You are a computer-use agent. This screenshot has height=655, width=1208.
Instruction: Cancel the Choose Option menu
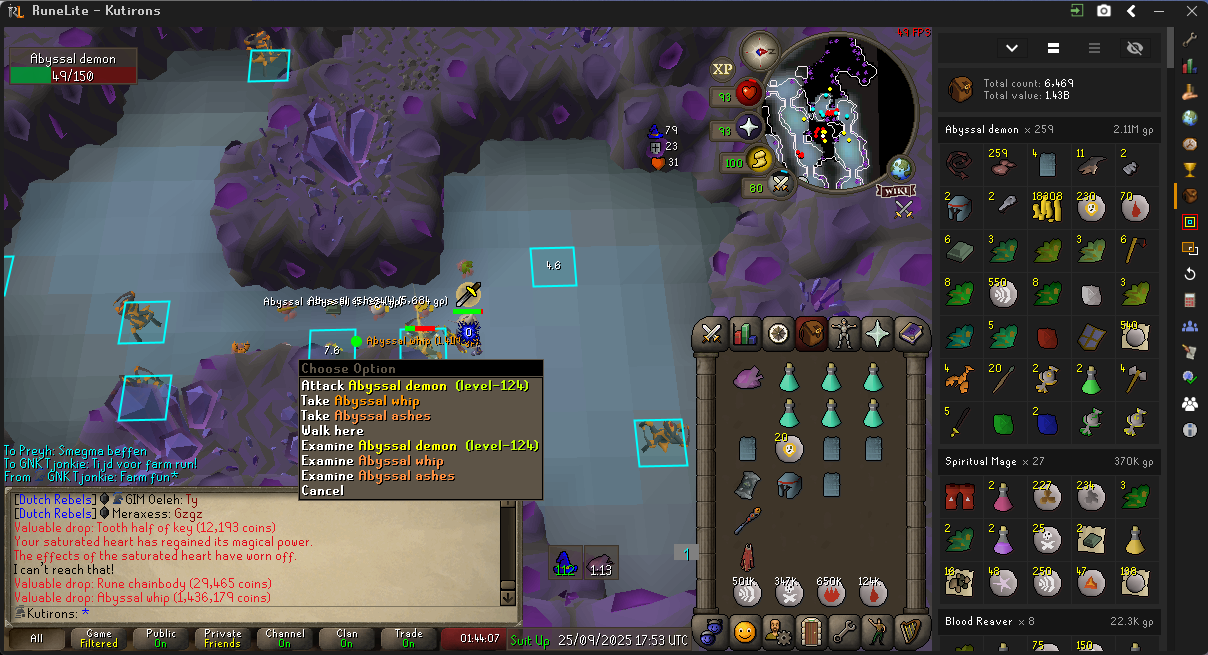pyautogui.click(x=322, y=491)
